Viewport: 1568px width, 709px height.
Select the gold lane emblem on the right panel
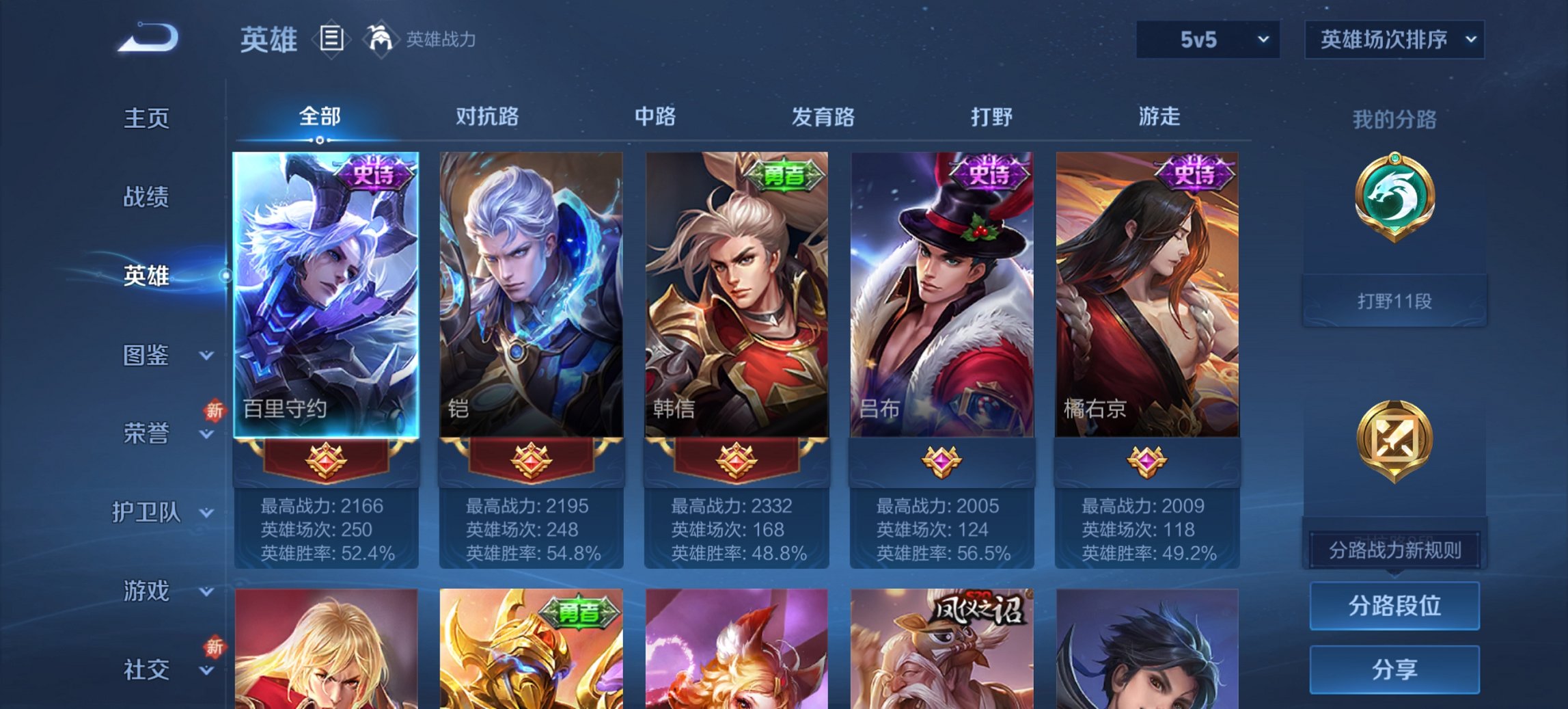[1397, 442]
